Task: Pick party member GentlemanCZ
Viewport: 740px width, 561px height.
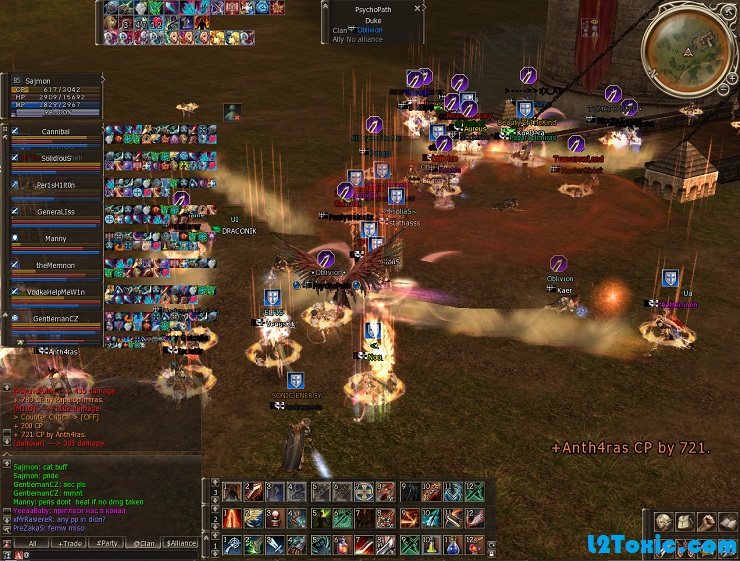Action: click(56, 318)
